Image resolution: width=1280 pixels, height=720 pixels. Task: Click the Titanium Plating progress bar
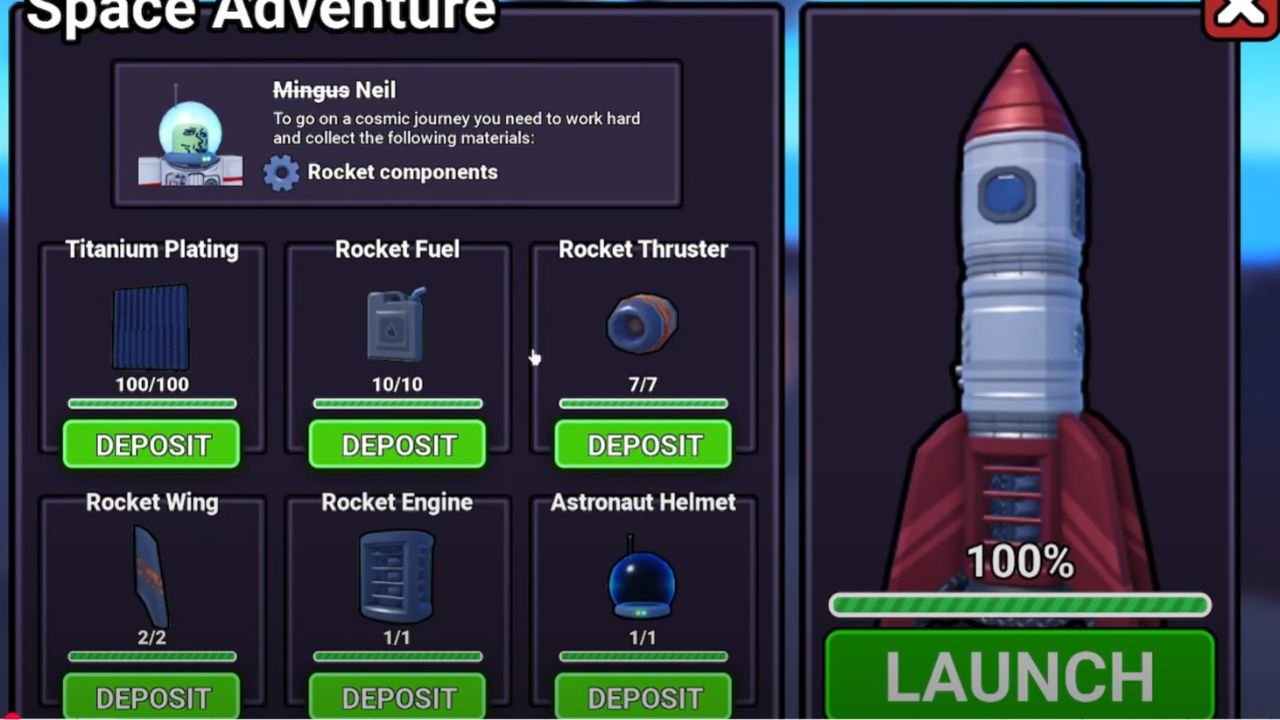coord(151,404)
